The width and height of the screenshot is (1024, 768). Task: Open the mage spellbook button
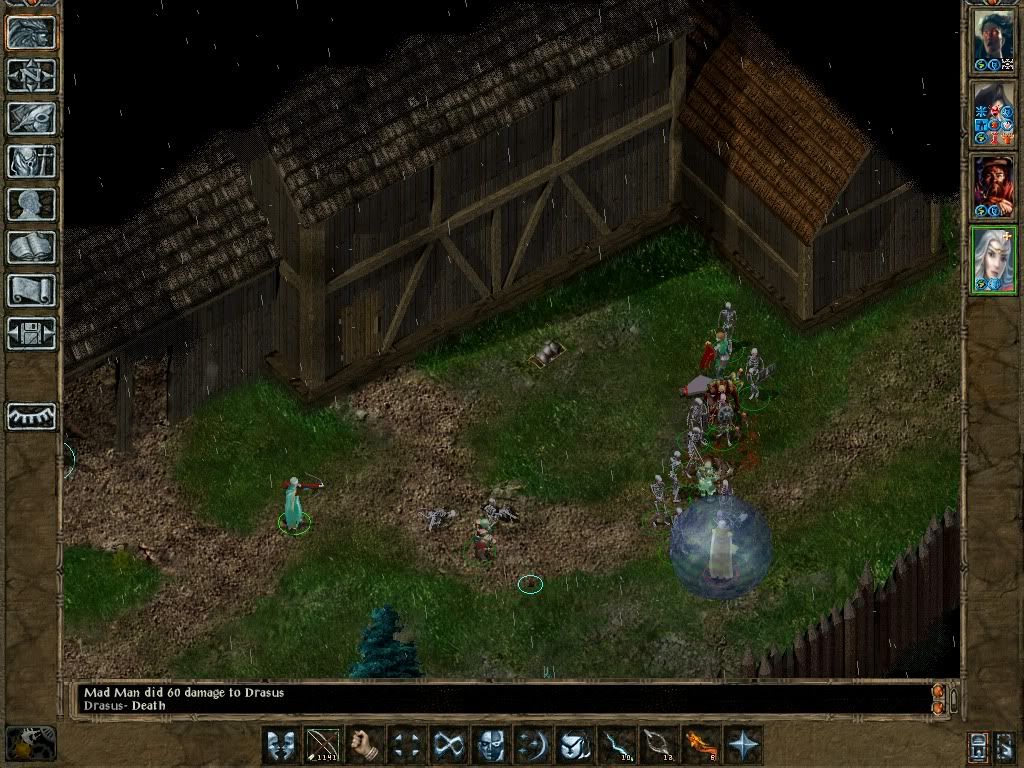(x=32, y=247)
